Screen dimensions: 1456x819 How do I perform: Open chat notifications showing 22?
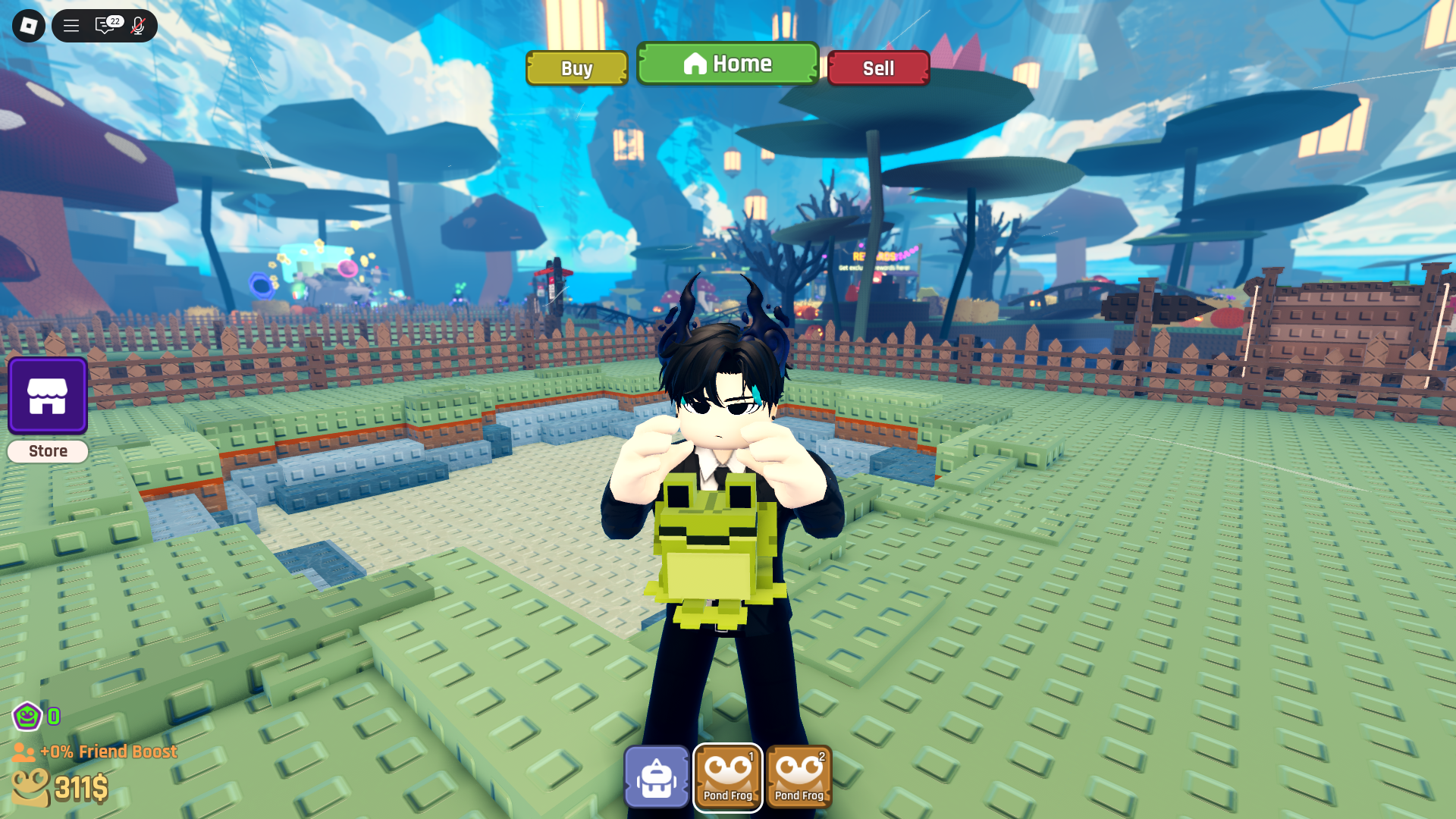104,25
